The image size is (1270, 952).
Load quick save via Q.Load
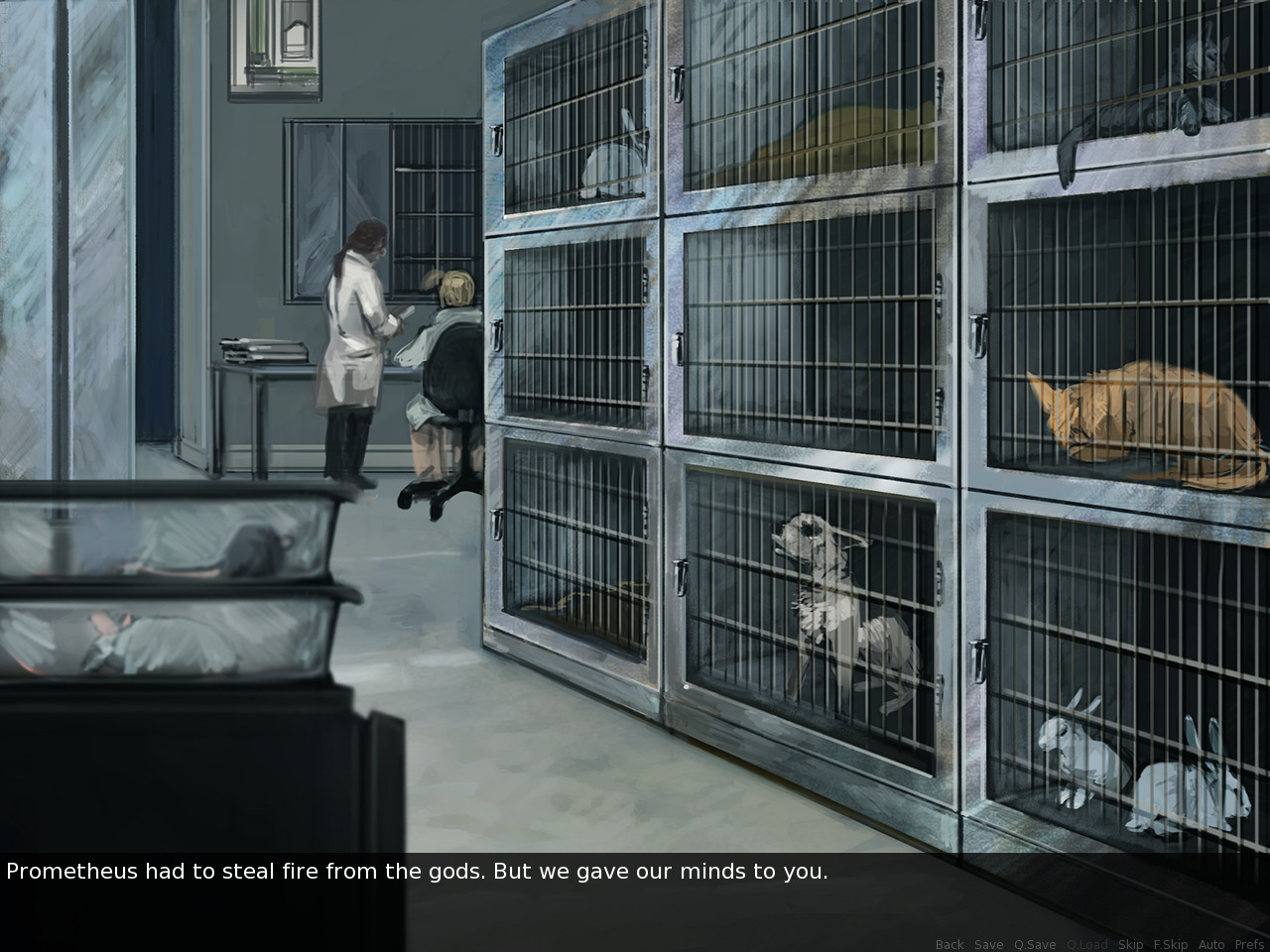[1086, 944]
